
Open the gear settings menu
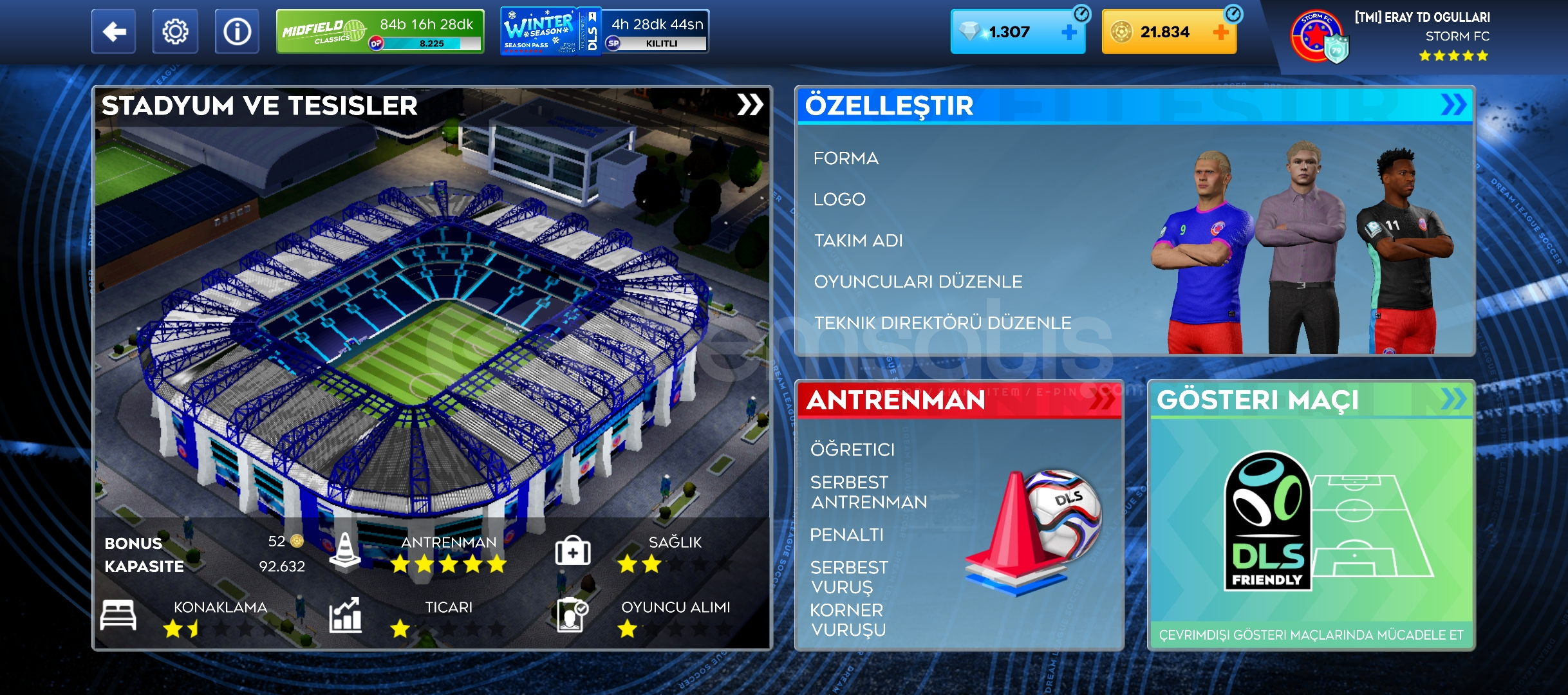pos(175,32)
